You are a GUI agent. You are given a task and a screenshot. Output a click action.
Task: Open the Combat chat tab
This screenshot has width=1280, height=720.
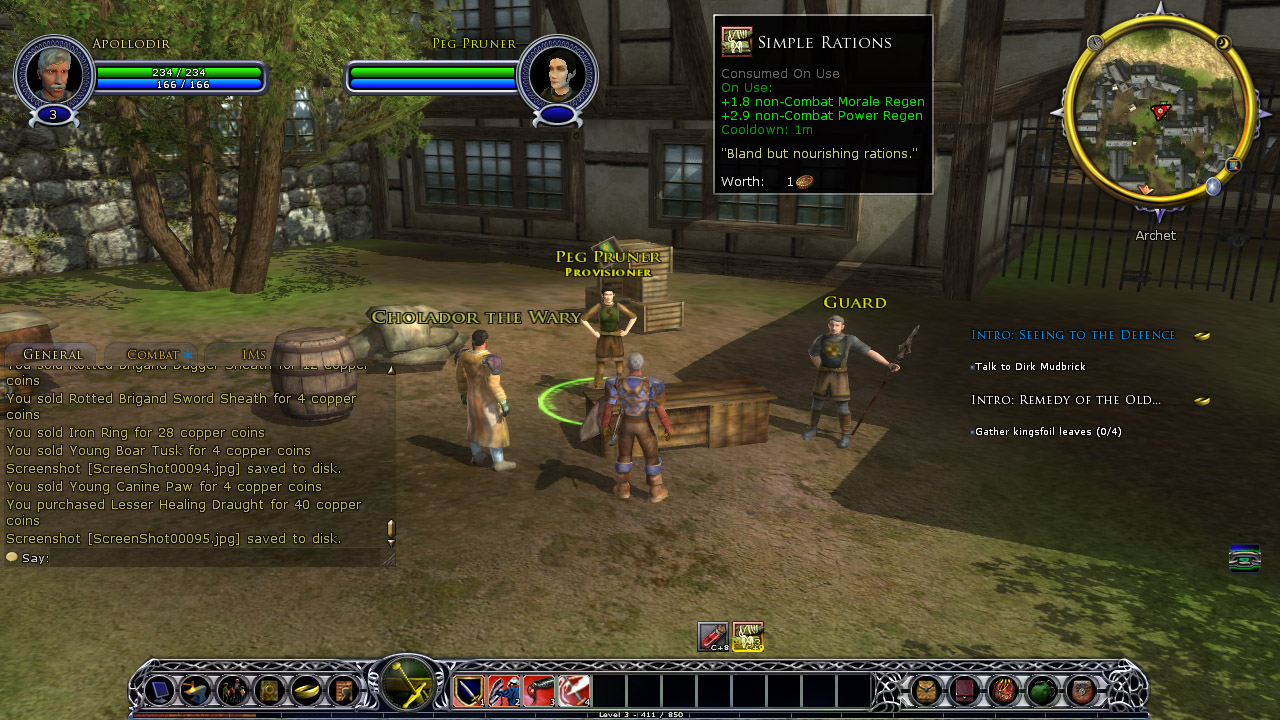pyautogui.click(x=153, y=354)
